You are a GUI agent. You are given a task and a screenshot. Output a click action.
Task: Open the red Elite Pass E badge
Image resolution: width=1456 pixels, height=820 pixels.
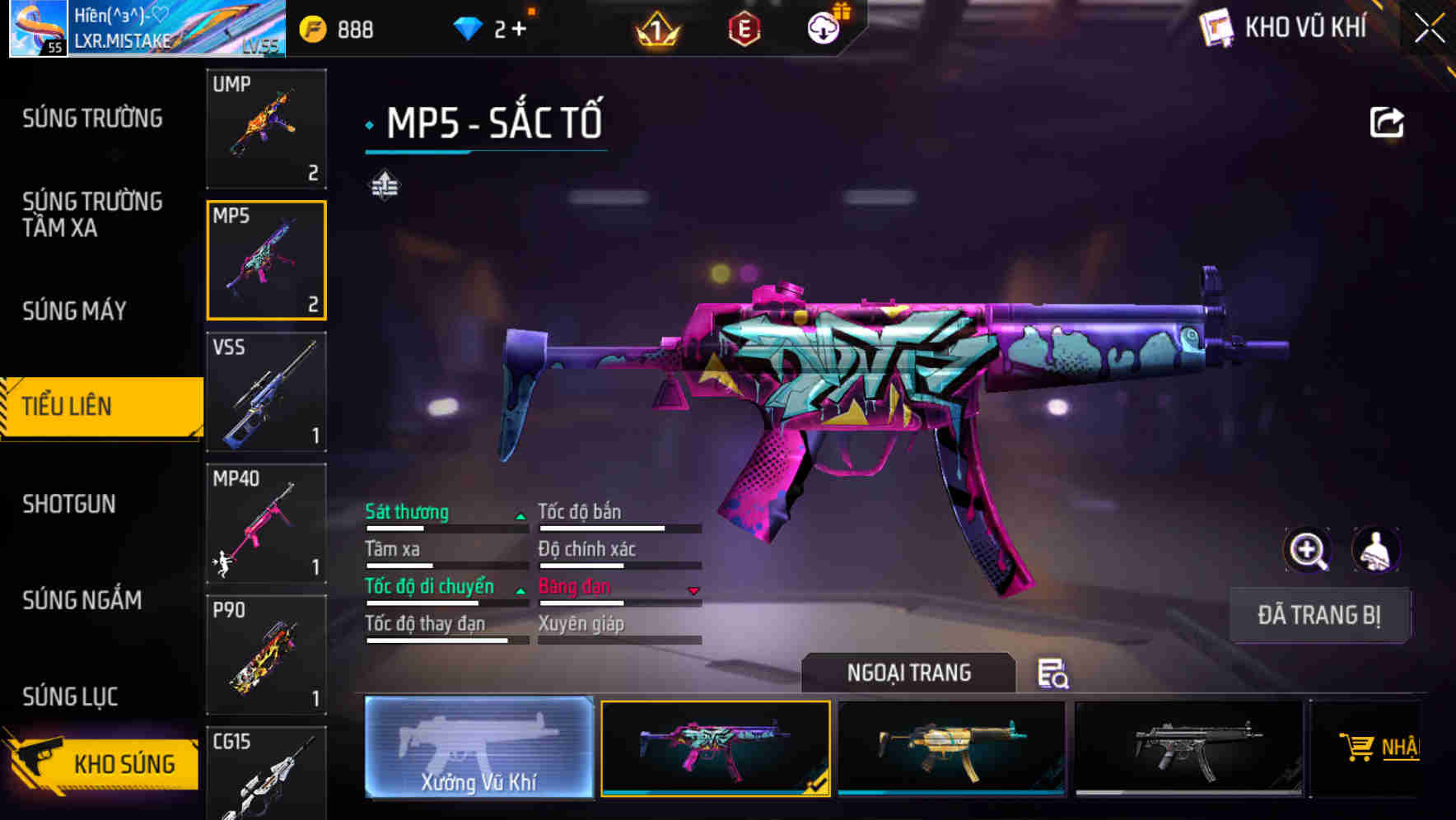click(743, 28)
